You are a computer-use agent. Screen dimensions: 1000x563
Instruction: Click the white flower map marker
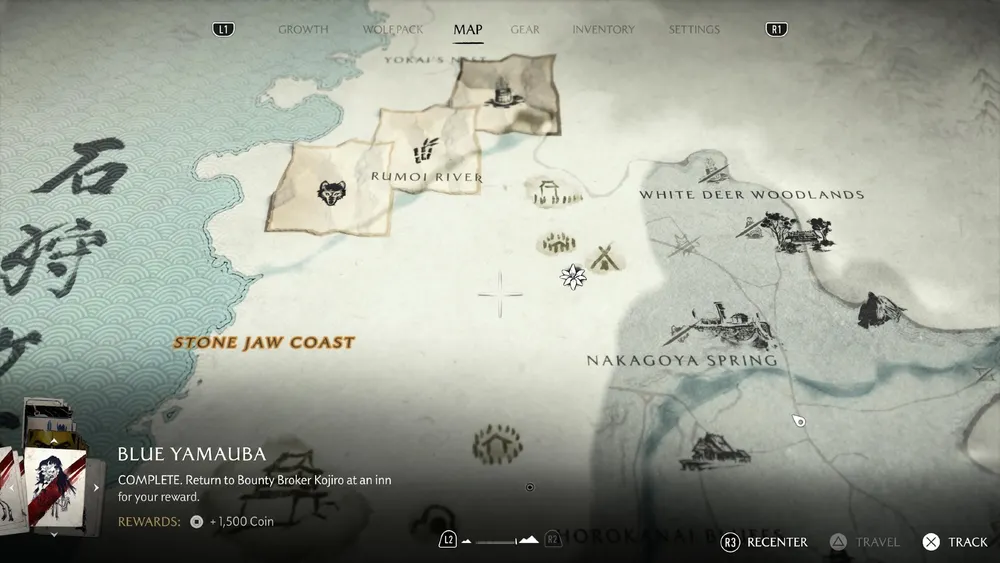[573, 276]
